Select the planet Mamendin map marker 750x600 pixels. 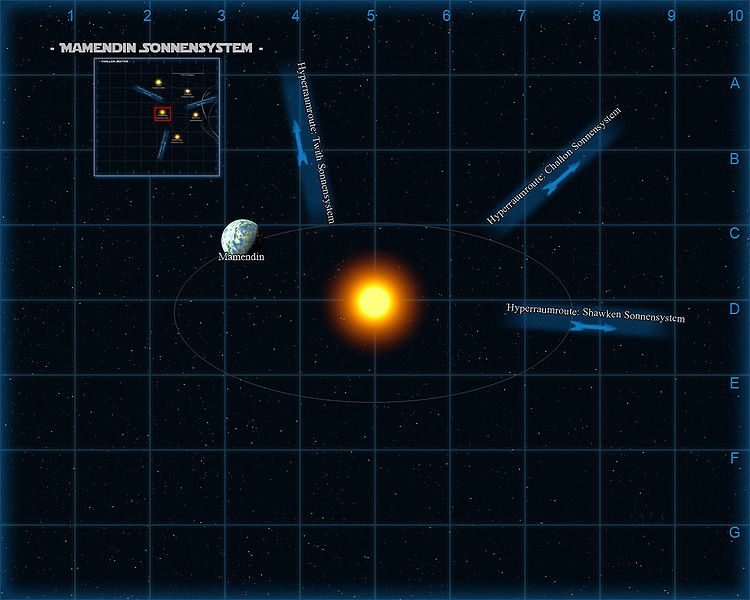pyautogui.click(x=240, y=237)
